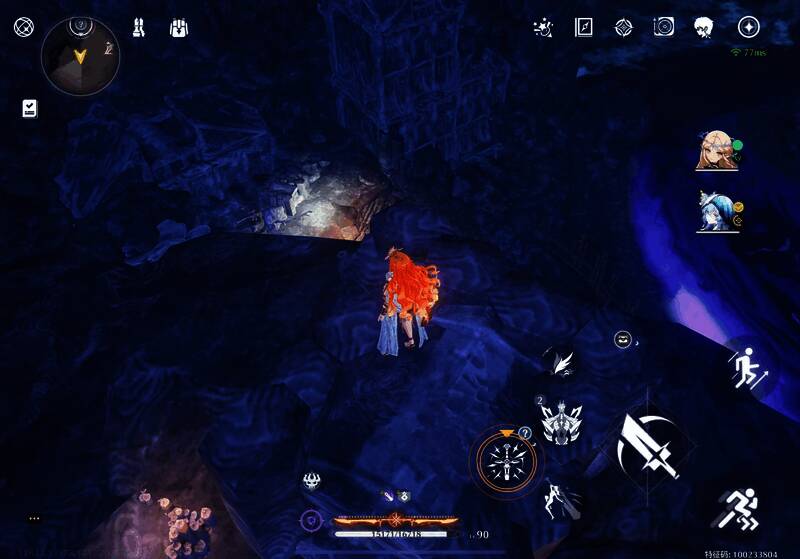Open the sparkle wish menu icon
800x559 pixels.
(x=544, y=28)
